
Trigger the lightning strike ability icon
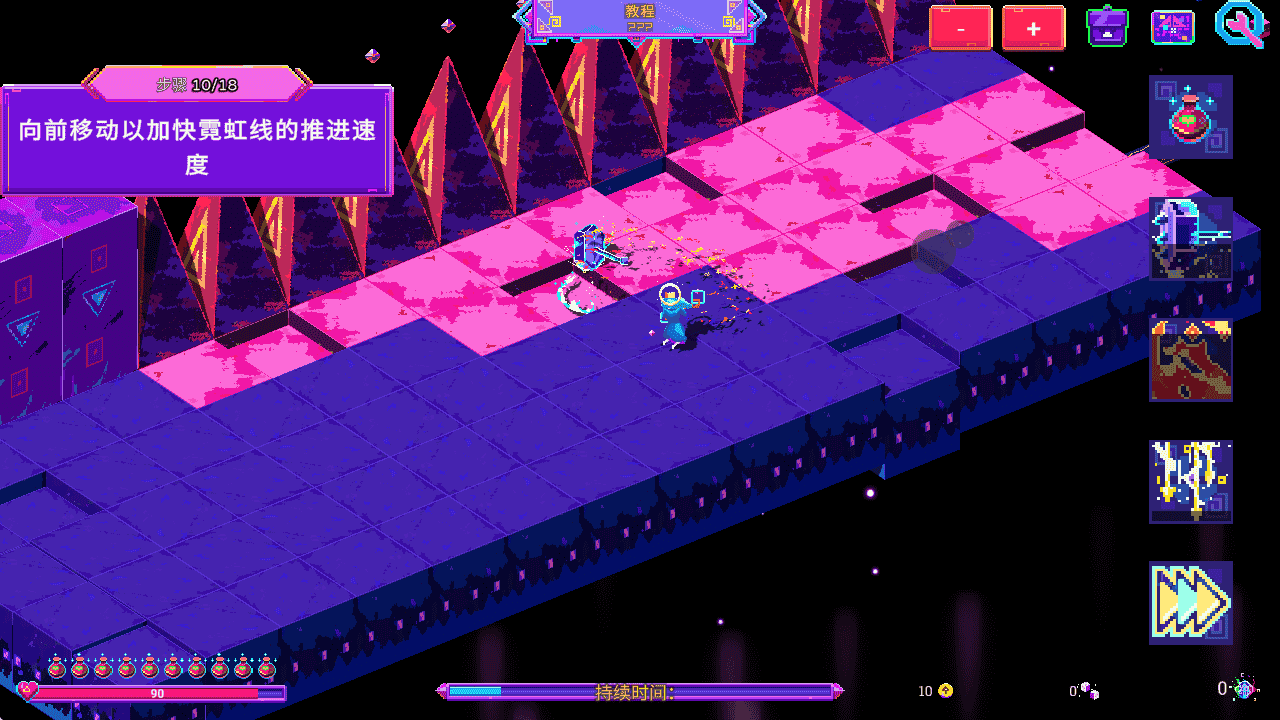click(x=1188, y=480)
